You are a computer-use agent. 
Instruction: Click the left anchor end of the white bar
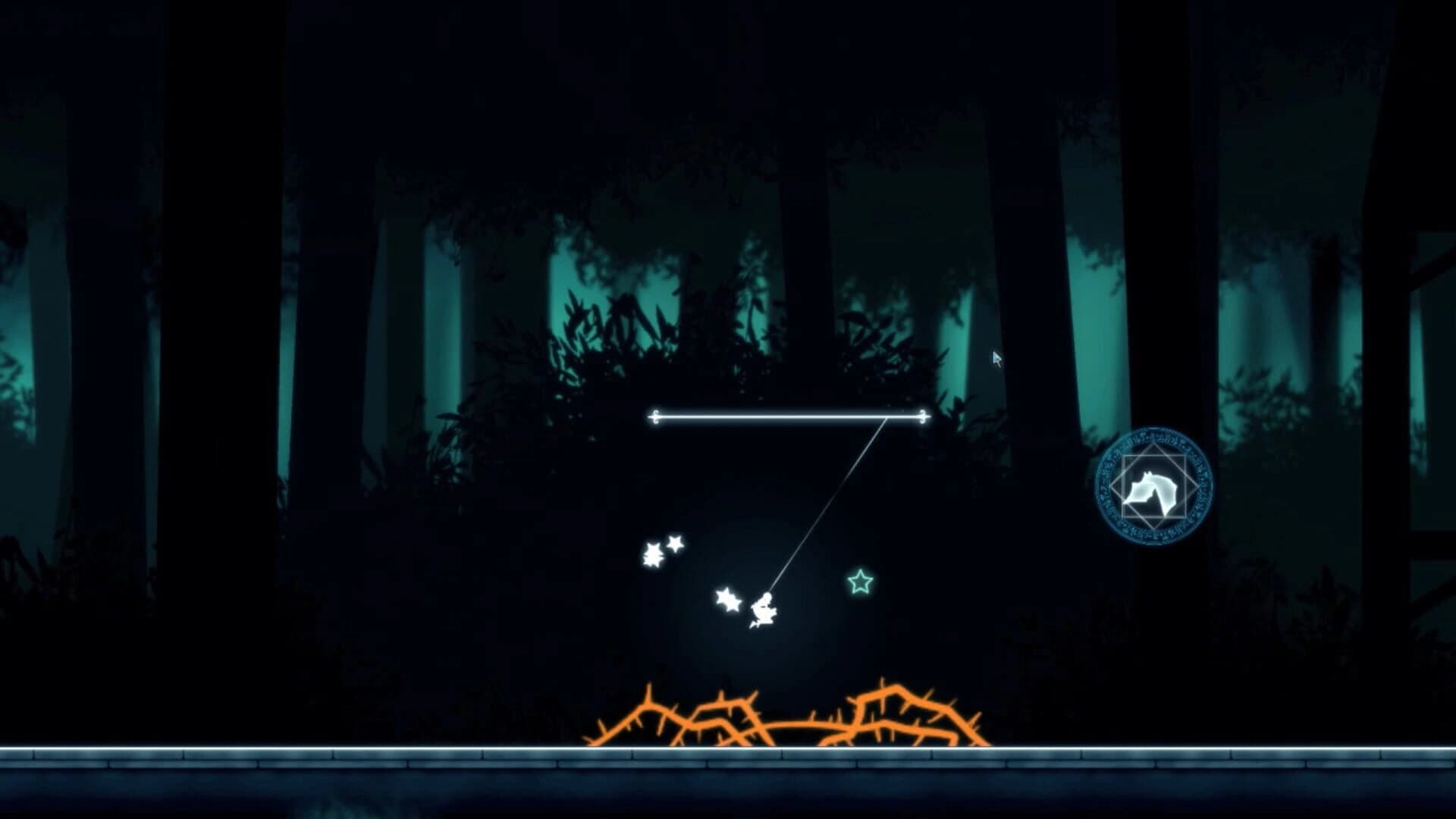[x=654, y=416]
